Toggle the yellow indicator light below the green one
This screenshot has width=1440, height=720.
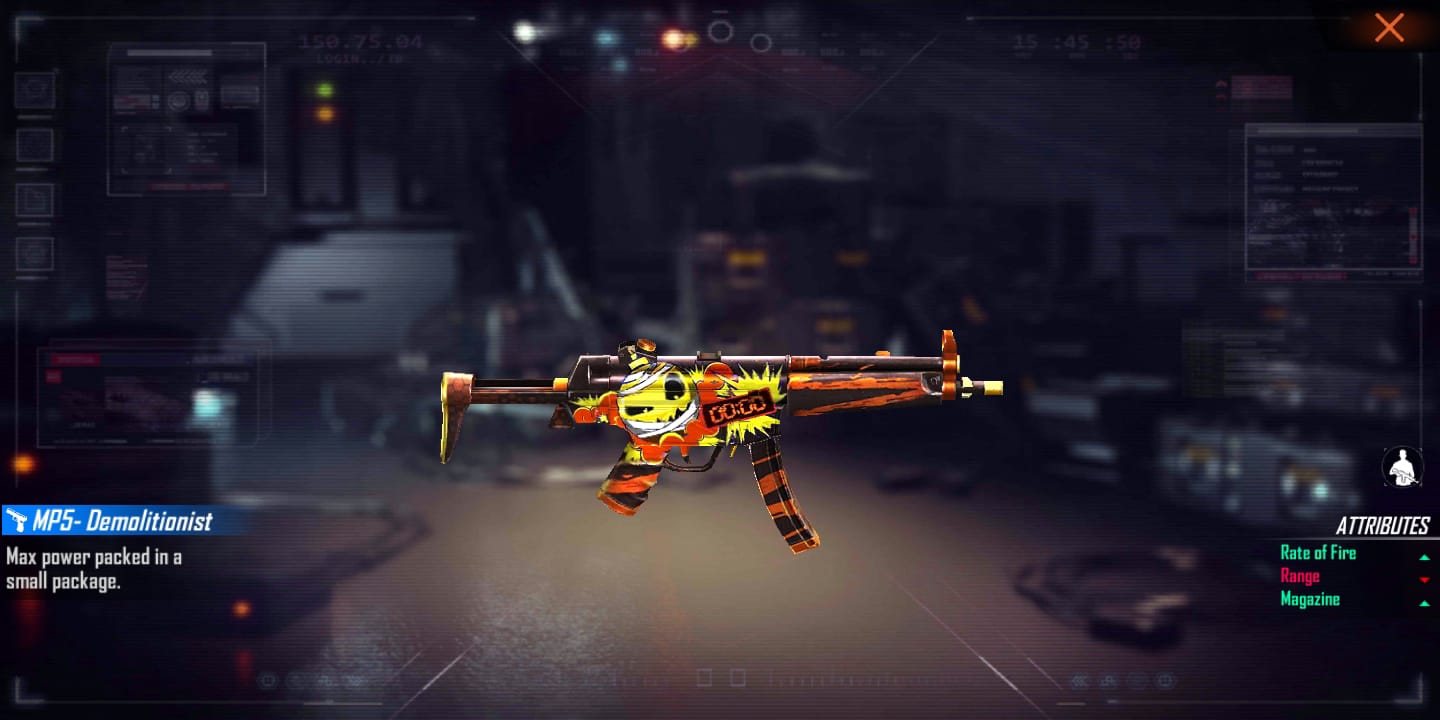[x=325, y=114]
